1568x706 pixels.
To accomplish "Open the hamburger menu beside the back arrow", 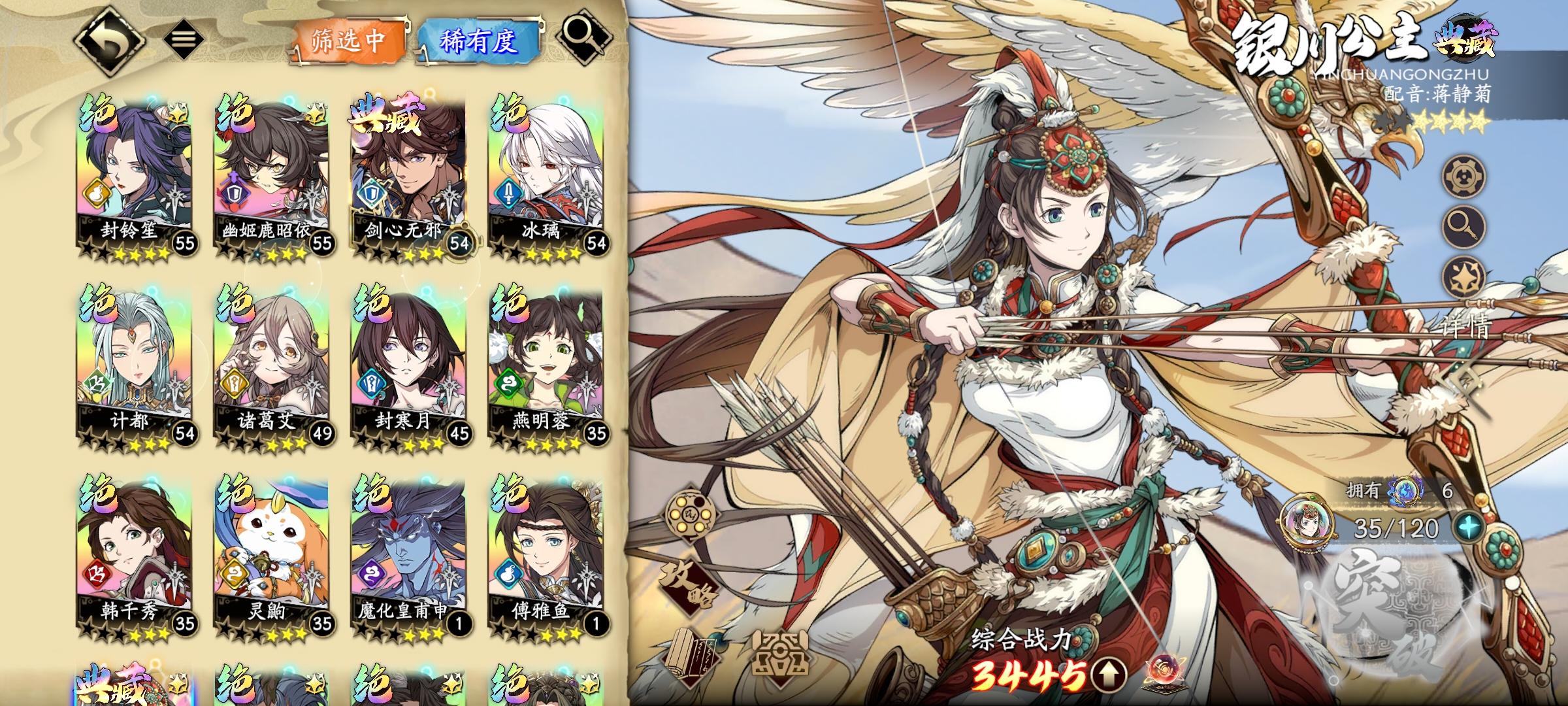I will click(182, 38).
